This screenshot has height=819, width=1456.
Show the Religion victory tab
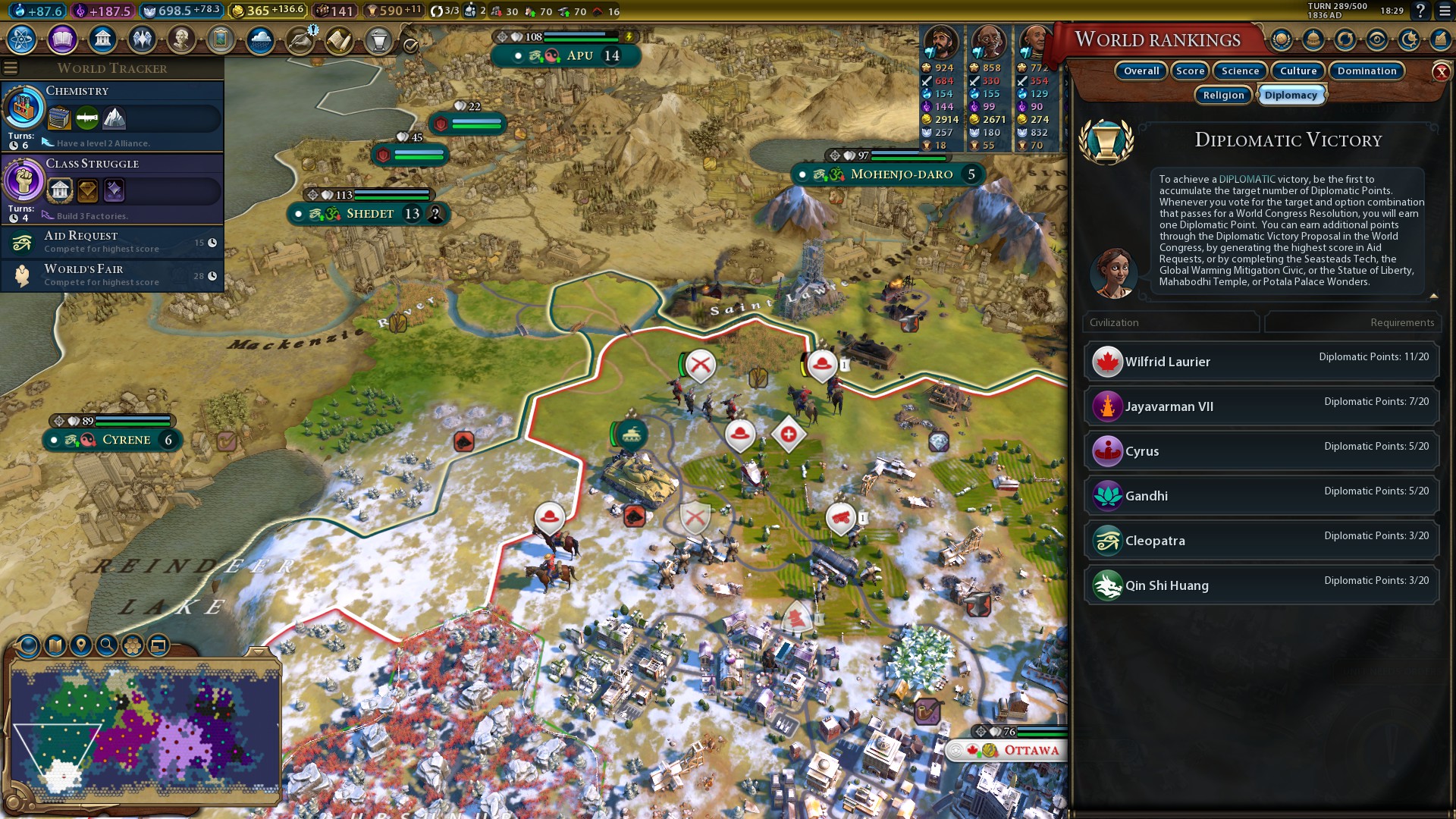click(x=1223, y=96)
